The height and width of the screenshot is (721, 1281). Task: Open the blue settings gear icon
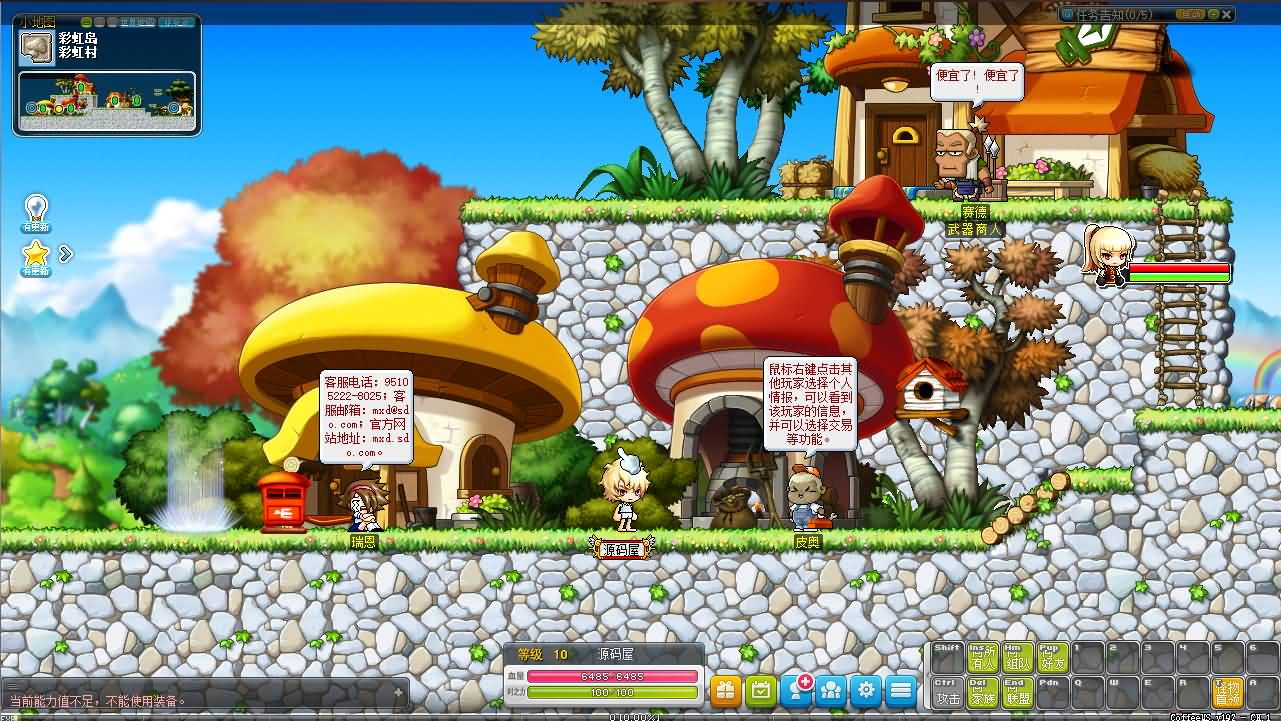[x=867, y=690]
